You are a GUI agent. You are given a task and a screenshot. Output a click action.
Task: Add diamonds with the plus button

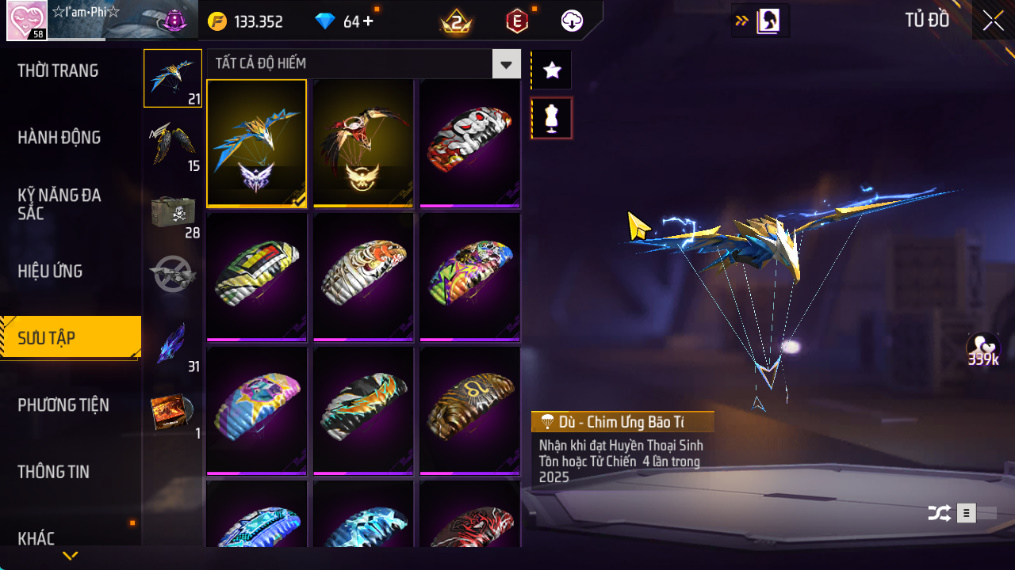pos(369,21)
